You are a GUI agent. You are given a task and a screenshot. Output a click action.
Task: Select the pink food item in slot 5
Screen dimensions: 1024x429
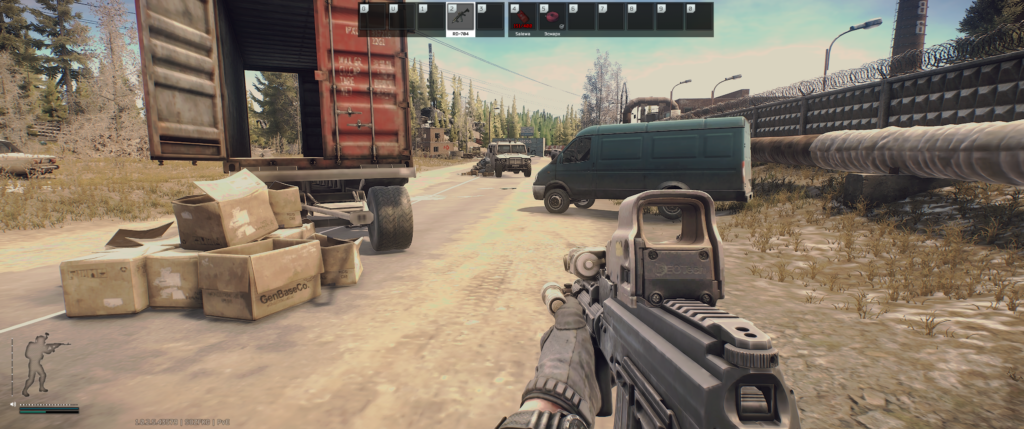pos(551,19)
